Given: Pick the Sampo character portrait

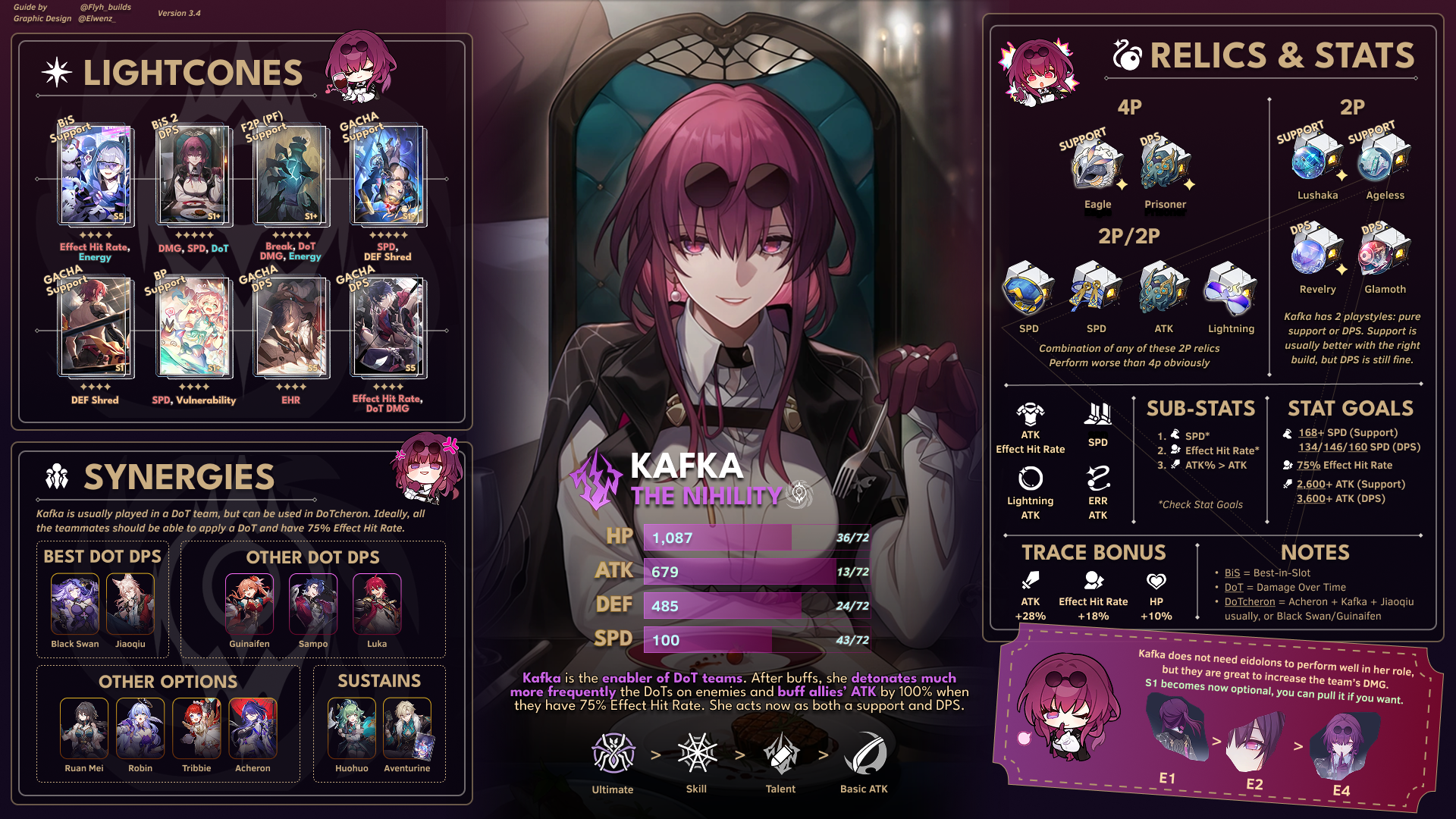Looking at the screenshot, I should pos(313,604).
